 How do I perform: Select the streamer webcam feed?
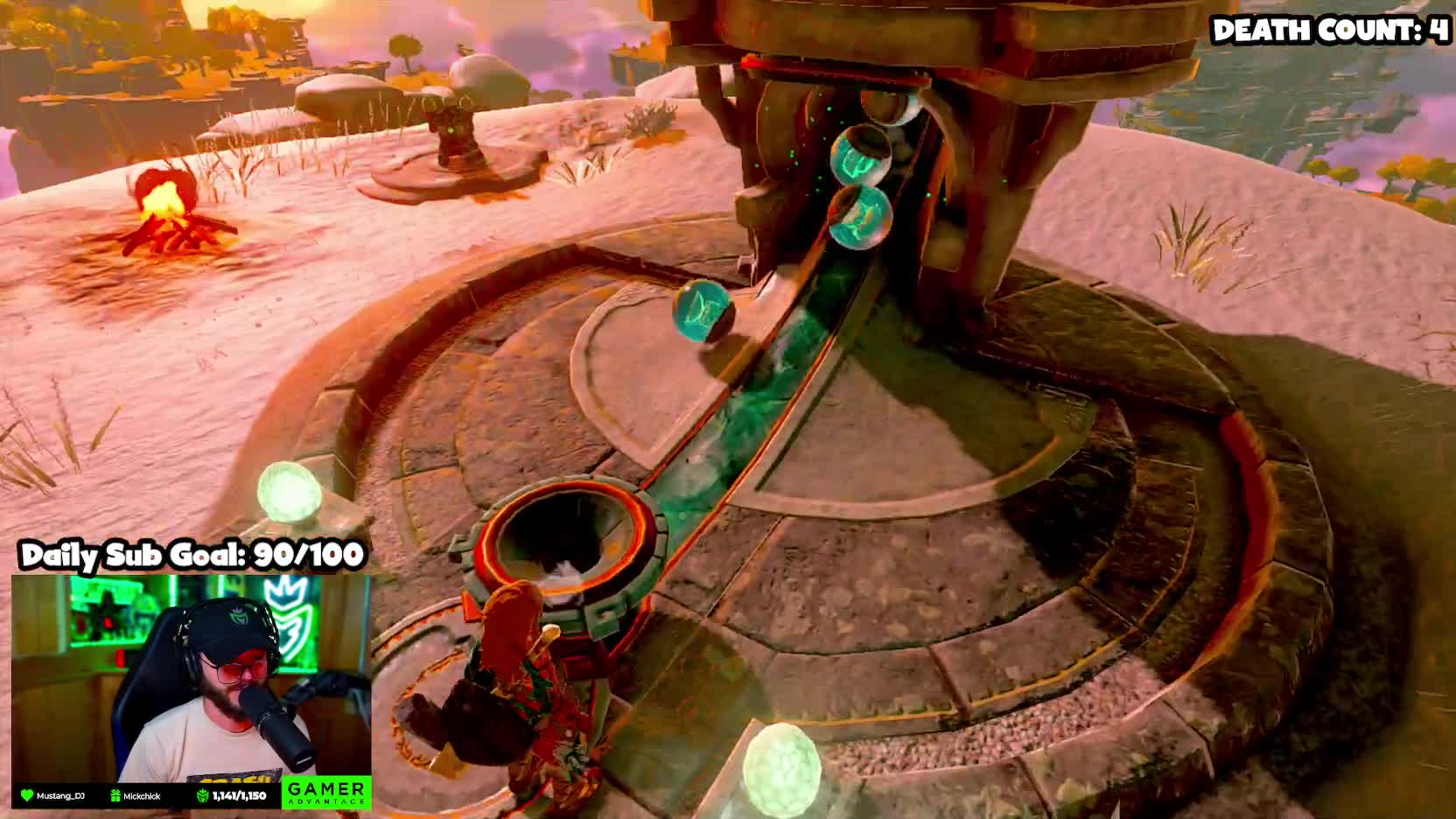(191, 678)
